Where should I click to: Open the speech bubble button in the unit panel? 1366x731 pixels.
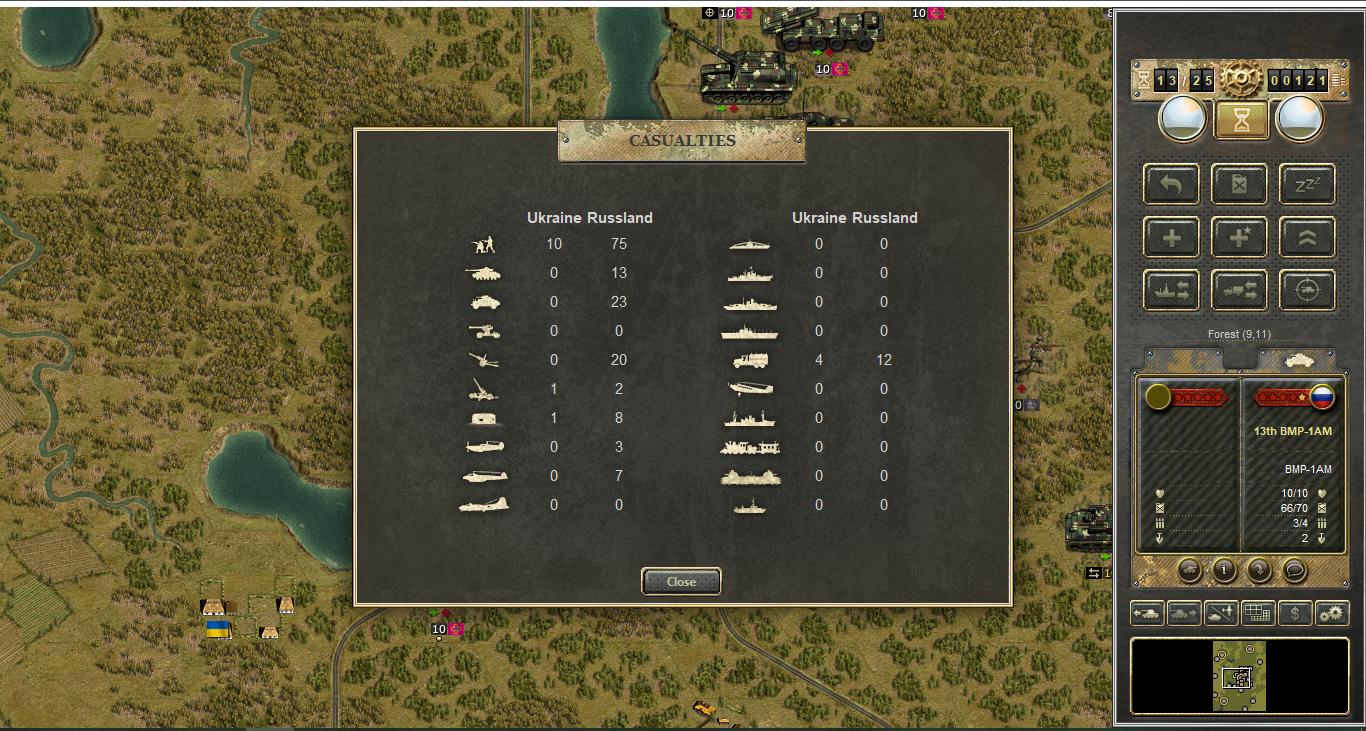click(x=1295, y=569)
